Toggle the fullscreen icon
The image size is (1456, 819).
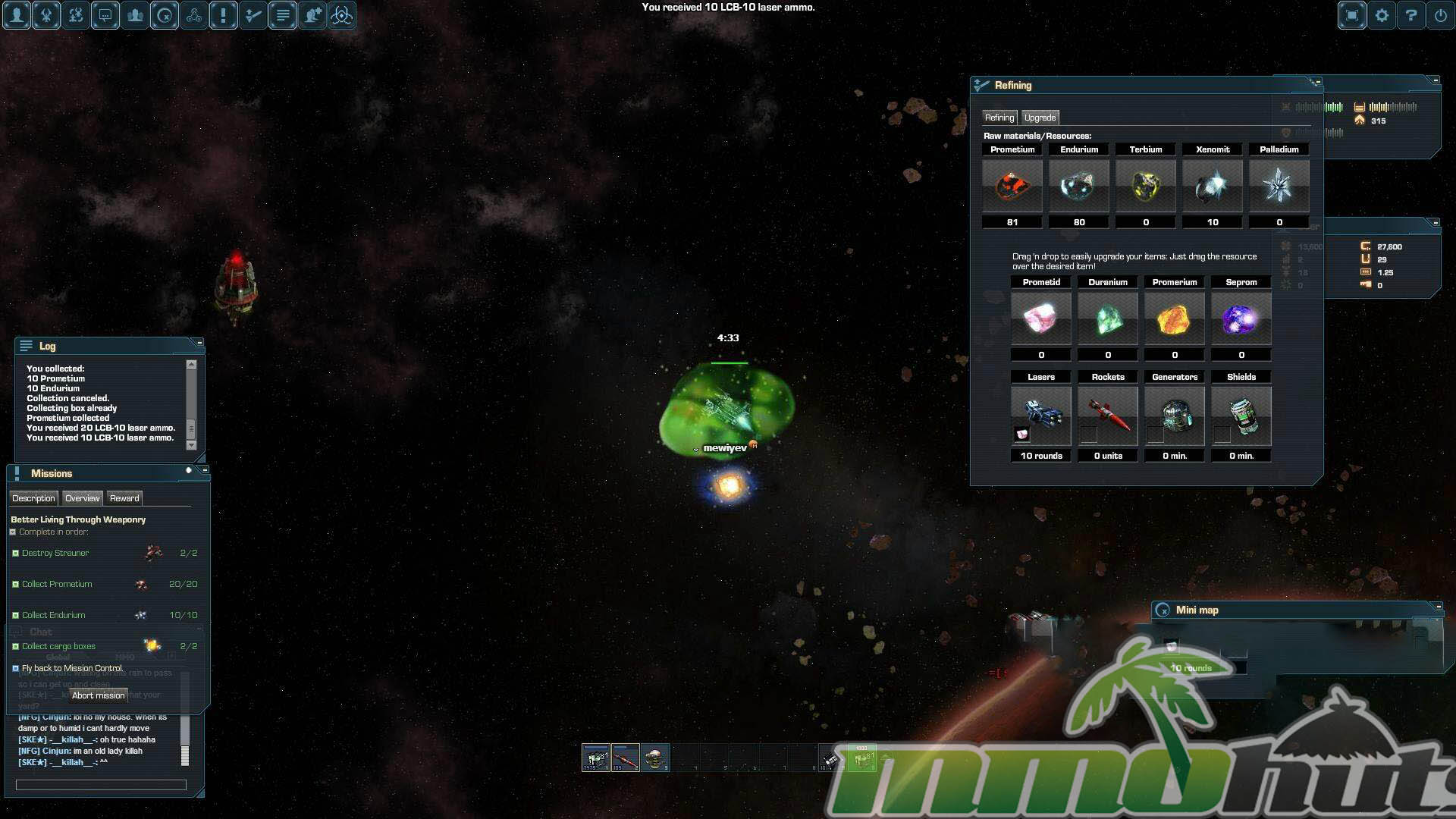(1352, 15)
